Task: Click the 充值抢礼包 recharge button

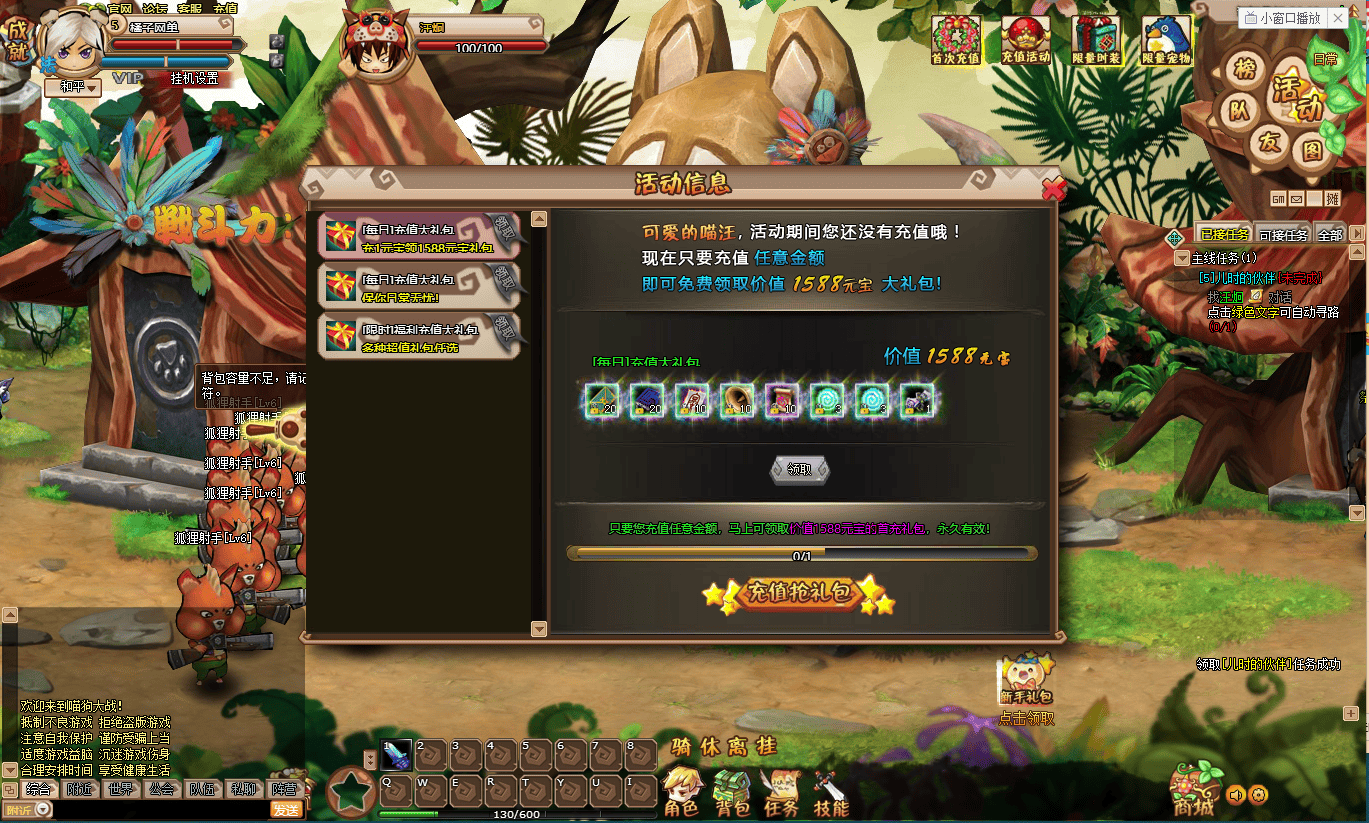Action: pyautogui.click(x=797, y=594)
